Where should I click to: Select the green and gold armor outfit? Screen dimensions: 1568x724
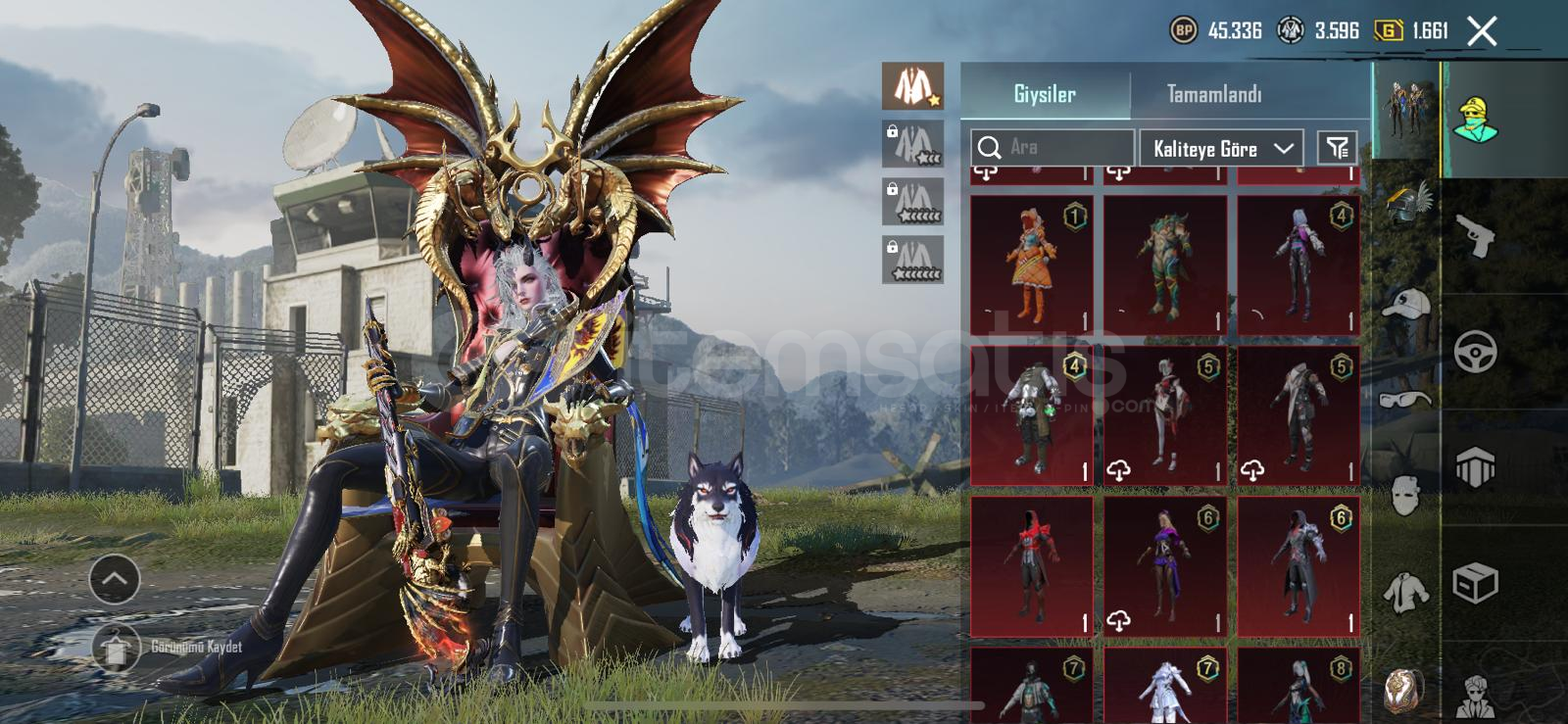tap(1165, 265)
